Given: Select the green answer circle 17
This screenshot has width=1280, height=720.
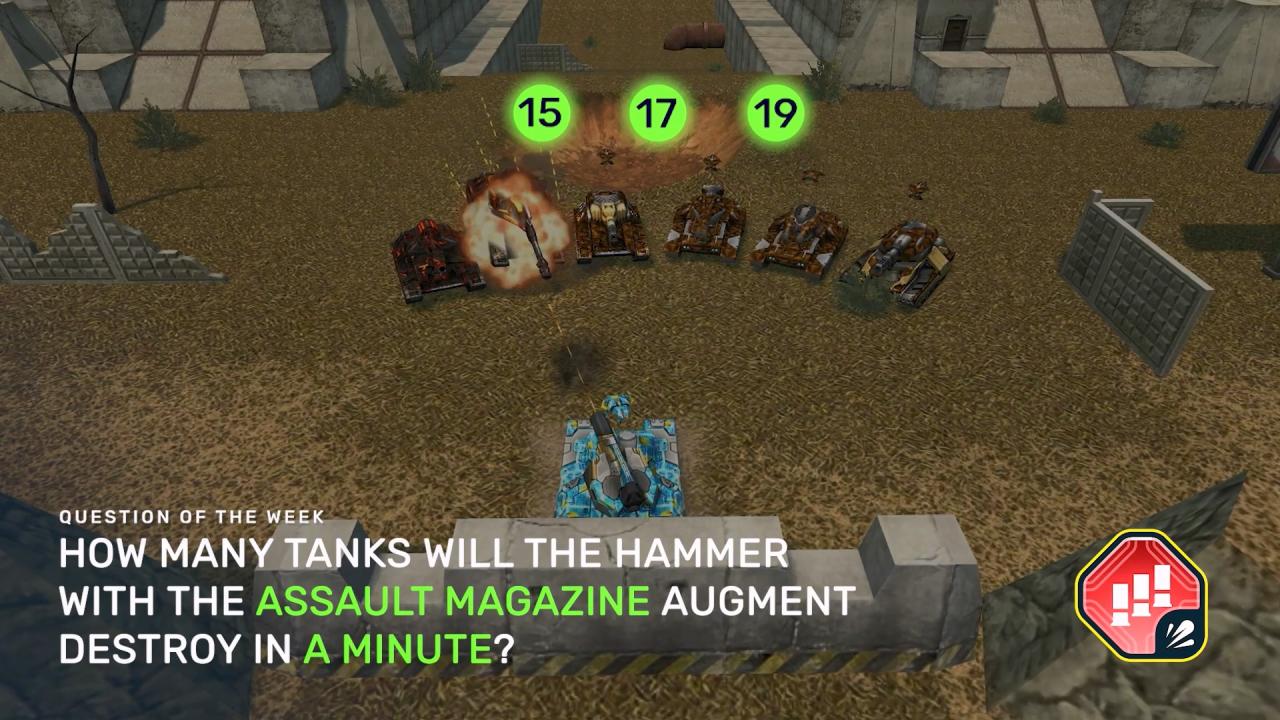Looking at the screenshot, I should click(657, 113).
